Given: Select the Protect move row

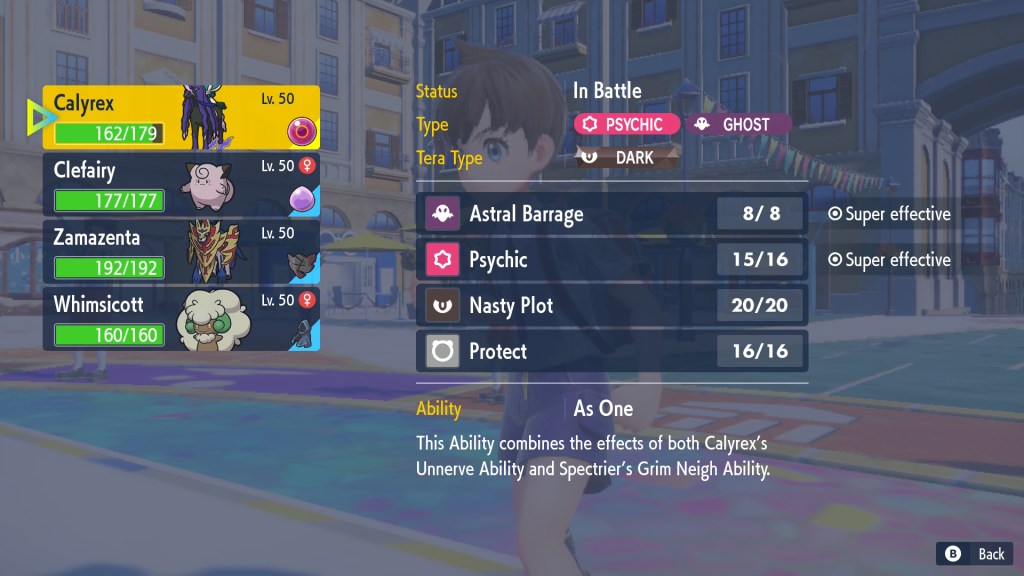Looking at the screenshot, I should pyautogui.click(x=611, y=351).
